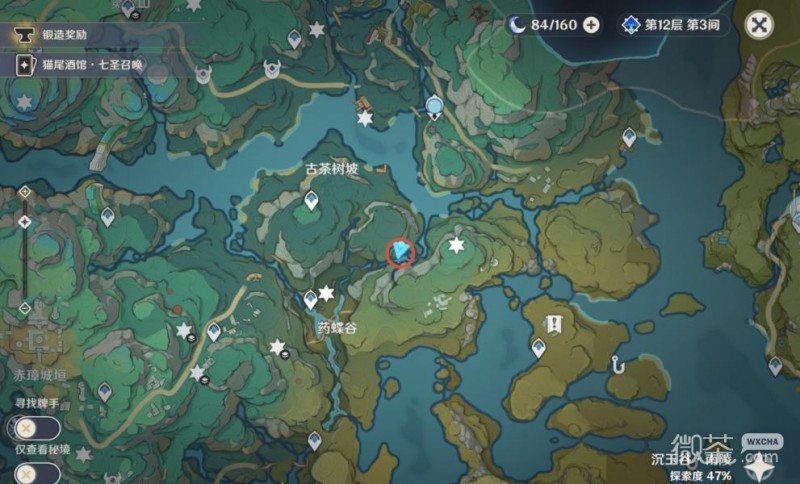This screenshot has height=484, width=800.
Task: Open the Spiral Abyss floor 12 tracker
Action: point(672,25)
